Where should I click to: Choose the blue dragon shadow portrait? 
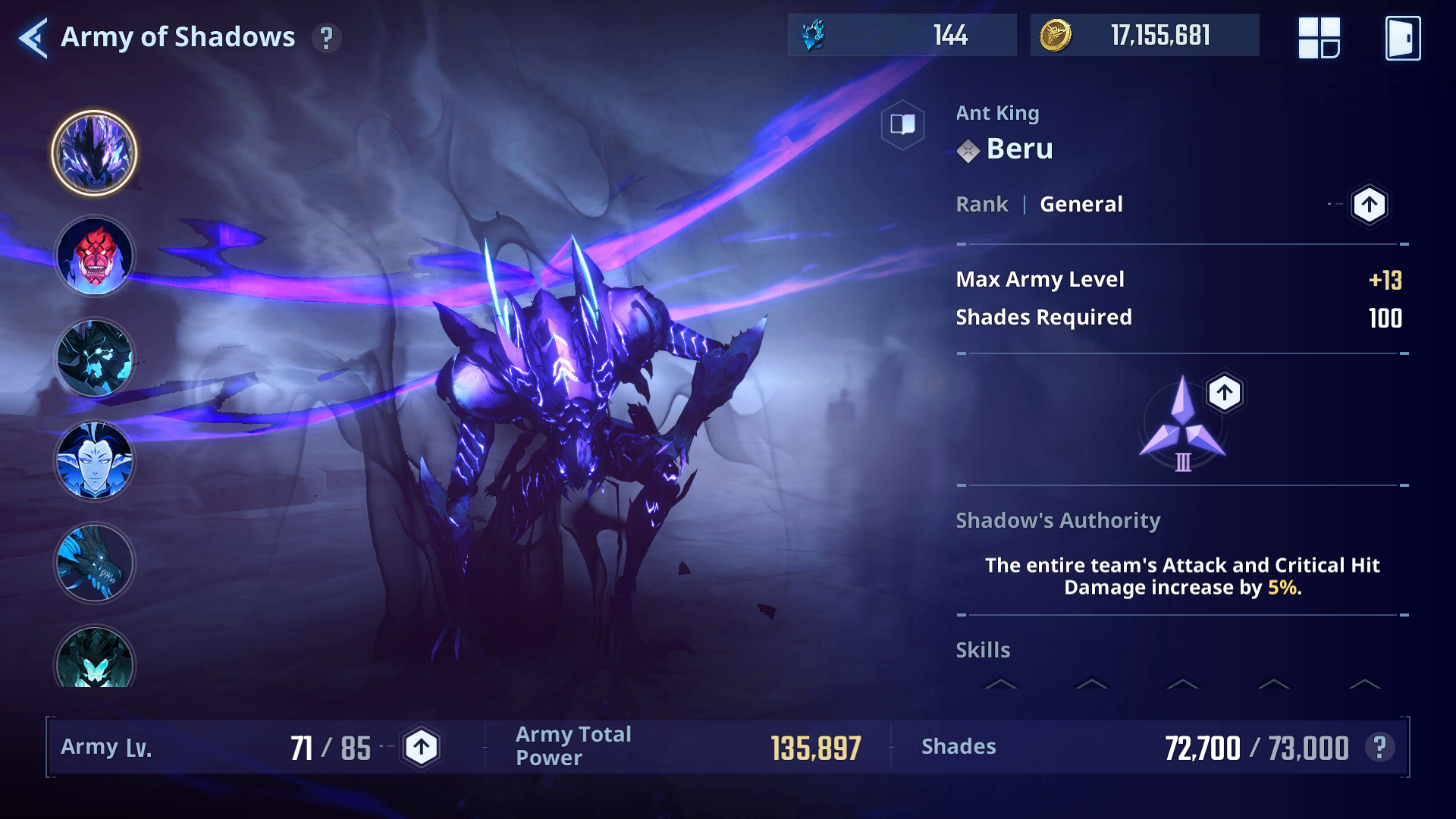coord(94,563)
